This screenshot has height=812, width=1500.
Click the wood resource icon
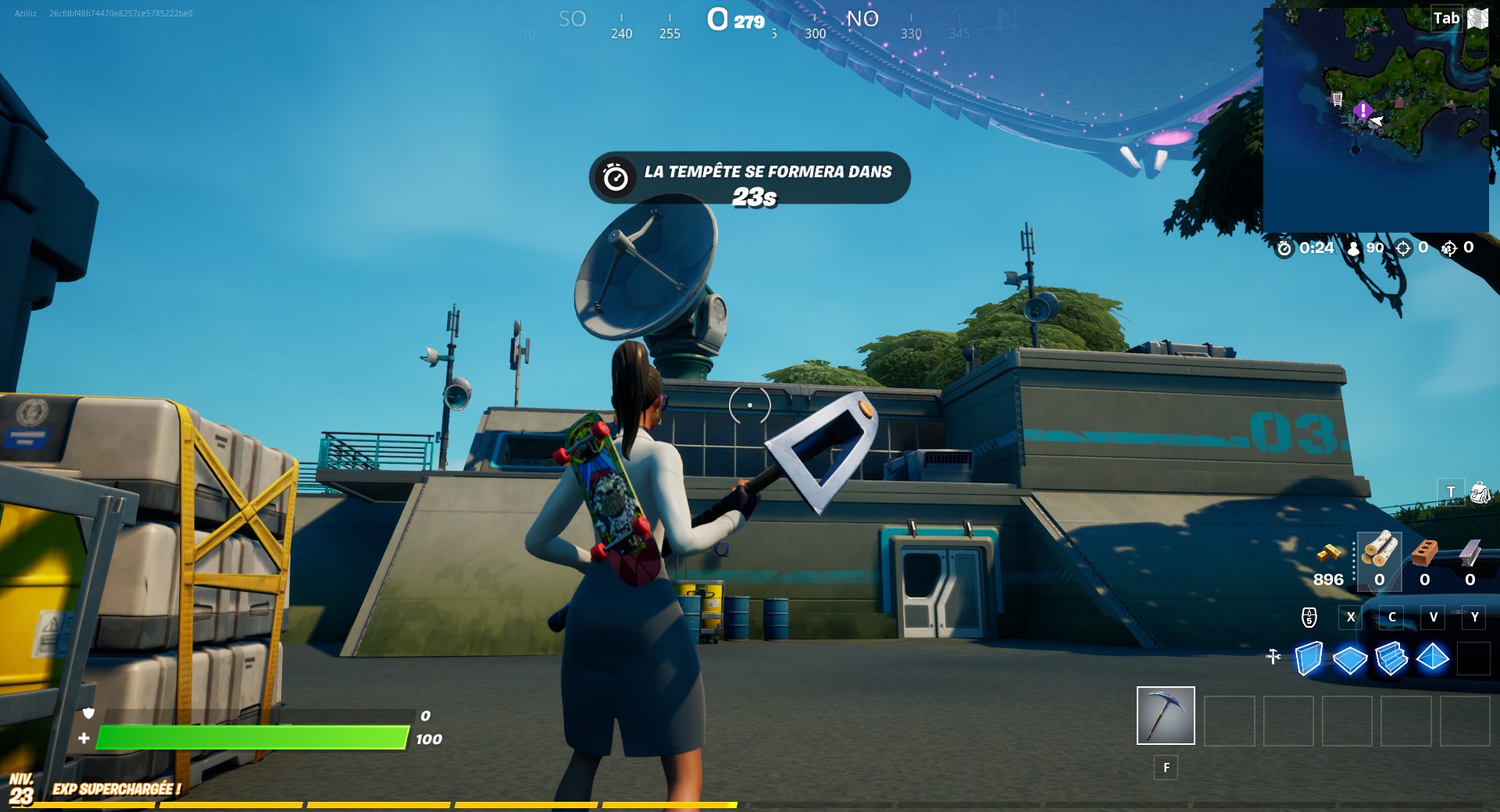pos(1379,551)
